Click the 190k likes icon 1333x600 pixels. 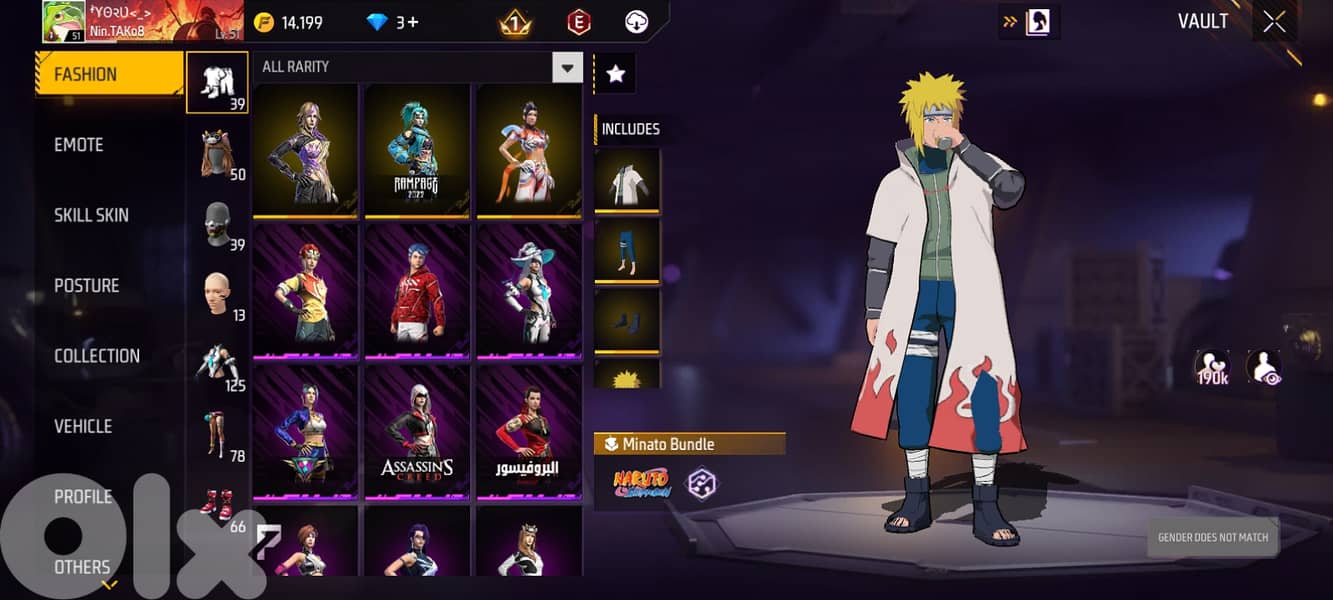[1212, 368]
